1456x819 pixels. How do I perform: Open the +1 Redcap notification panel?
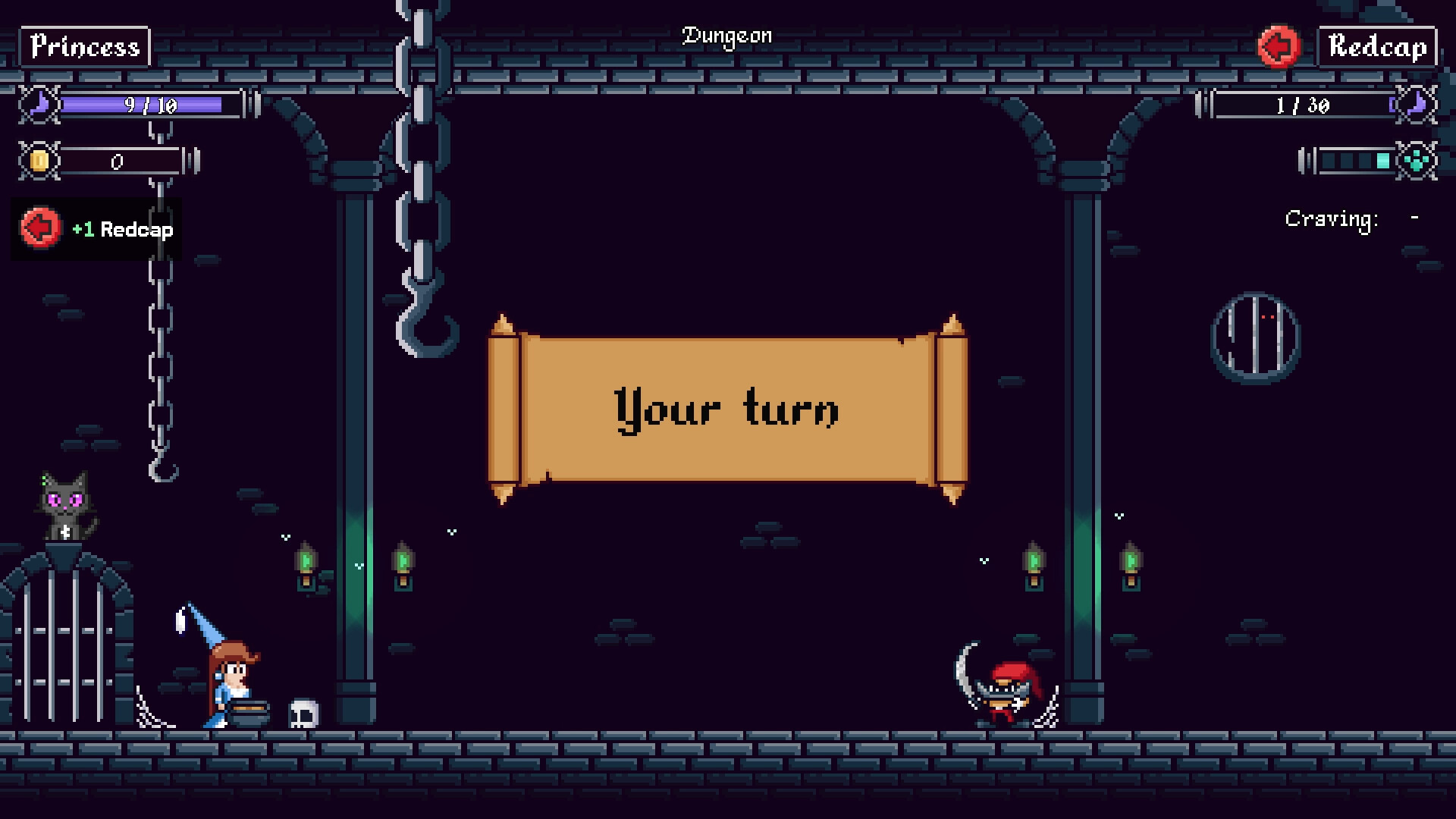click(96, 228)
